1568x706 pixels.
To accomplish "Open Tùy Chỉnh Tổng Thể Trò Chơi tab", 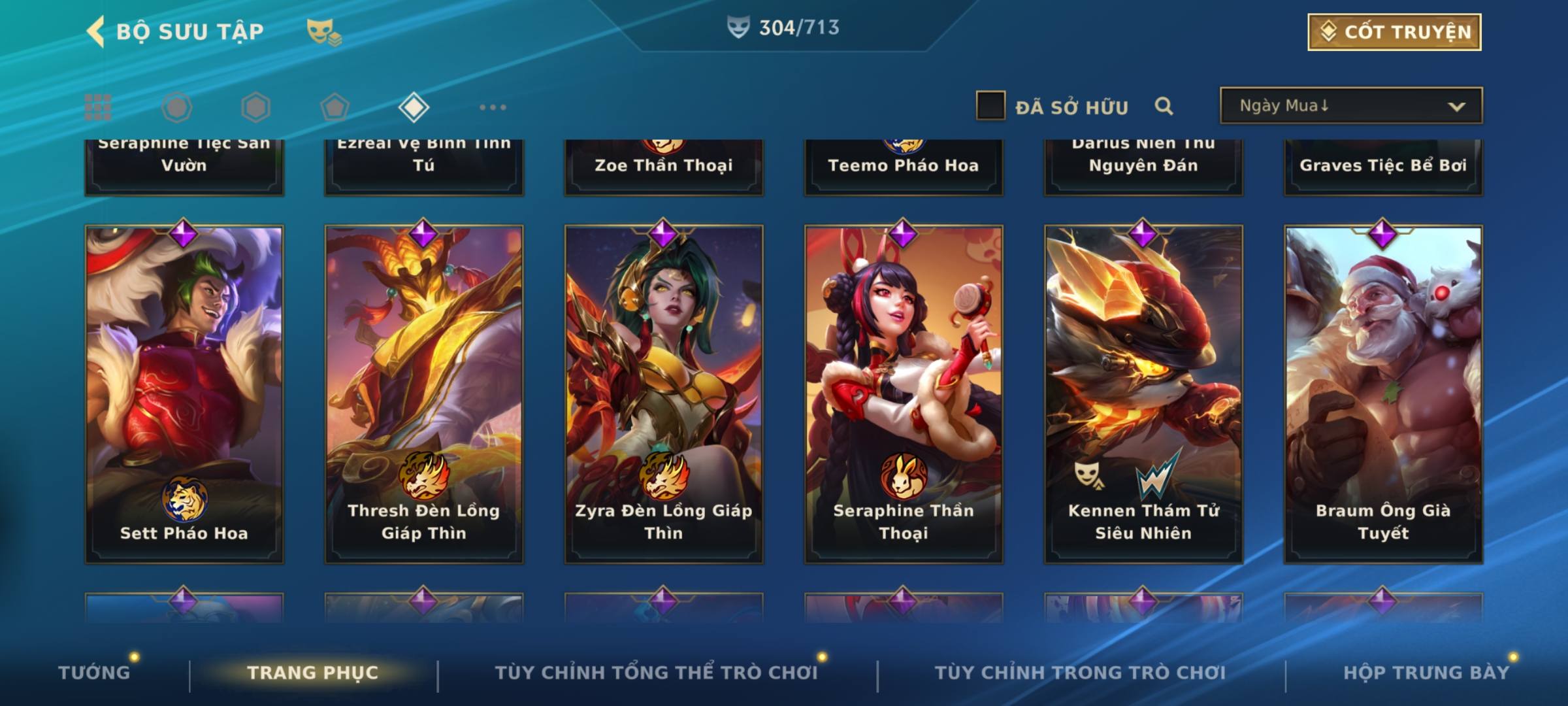I will [x=656, y=673].
